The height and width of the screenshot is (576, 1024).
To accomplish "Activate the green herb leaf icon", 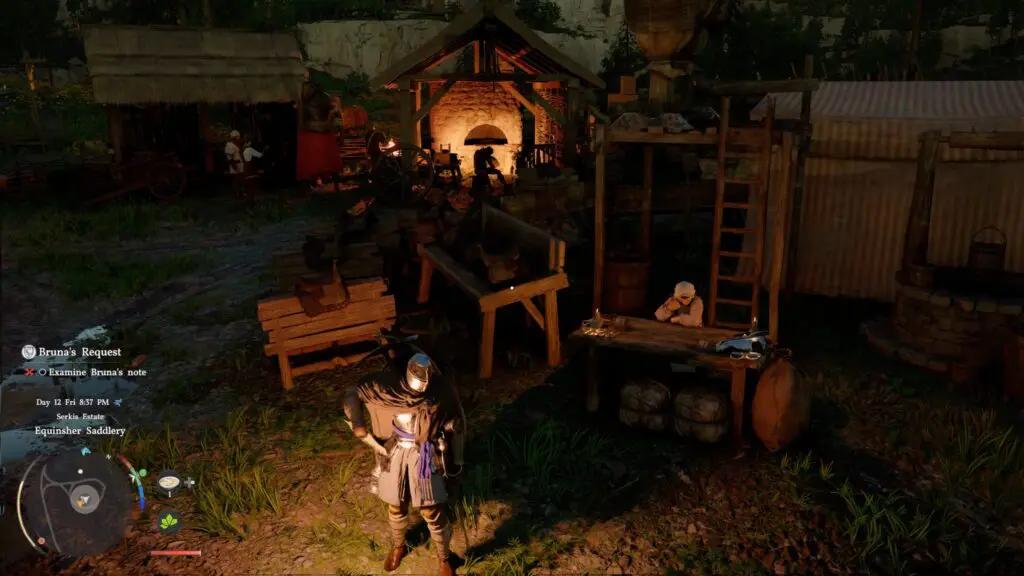I will [168, 520].
